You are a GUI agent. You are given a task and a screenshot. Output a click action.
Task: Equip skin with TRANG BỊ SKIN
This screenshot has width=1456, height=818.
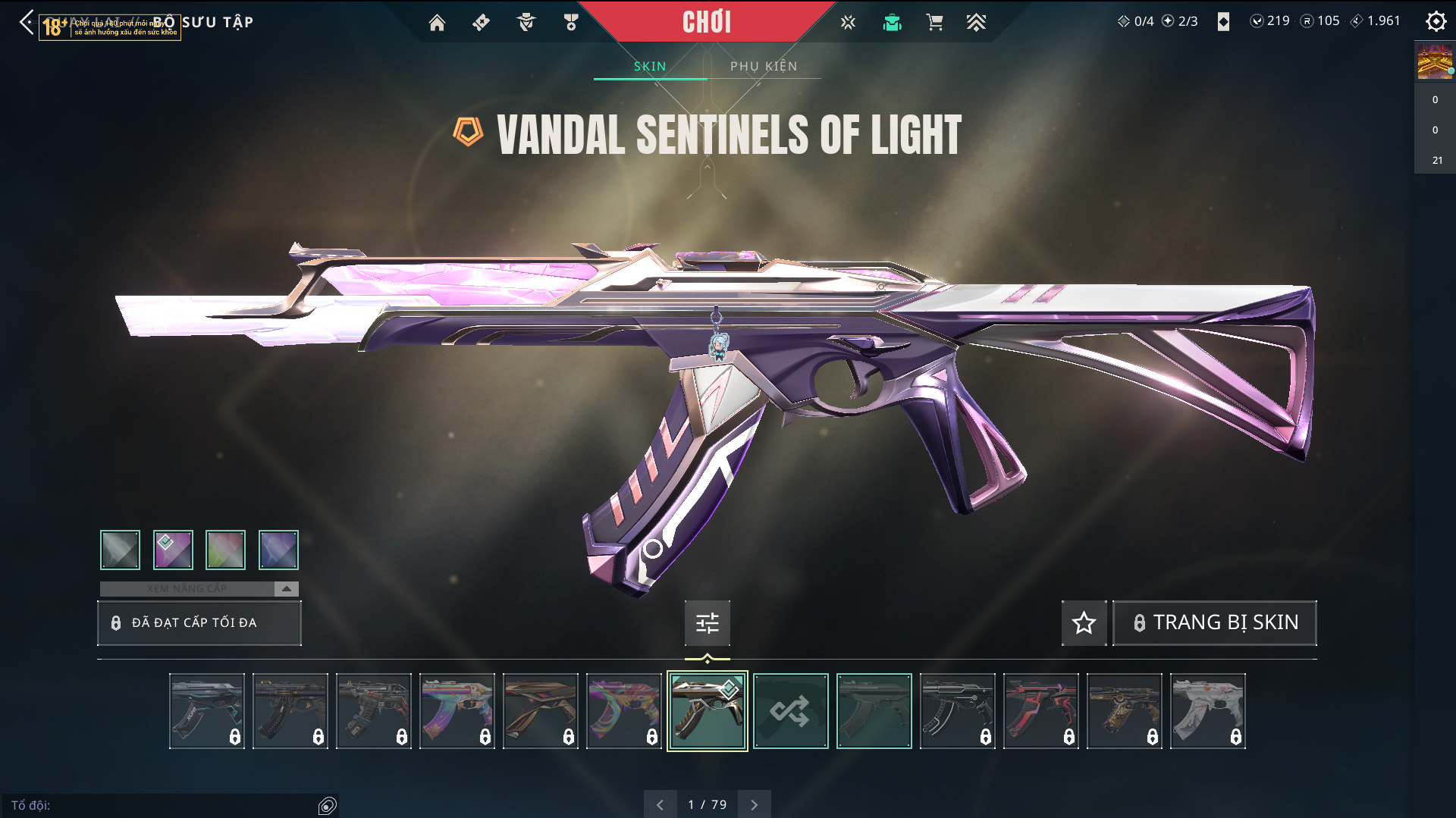tap(1214, 622)
